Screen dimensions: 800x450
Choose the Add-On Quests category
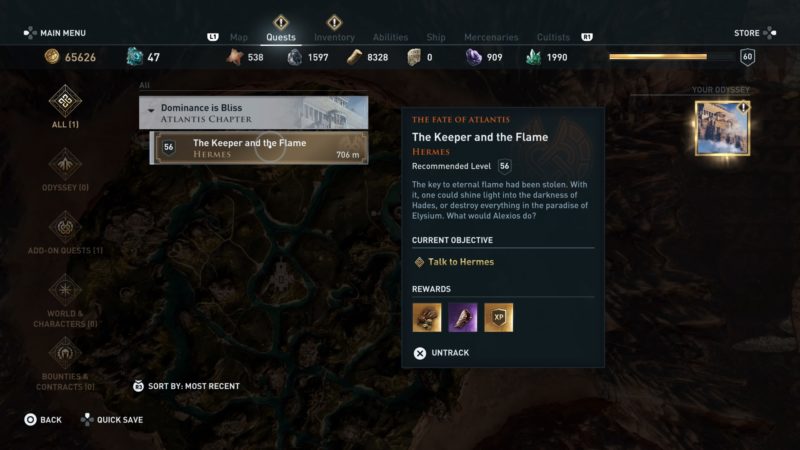point(65,232)
